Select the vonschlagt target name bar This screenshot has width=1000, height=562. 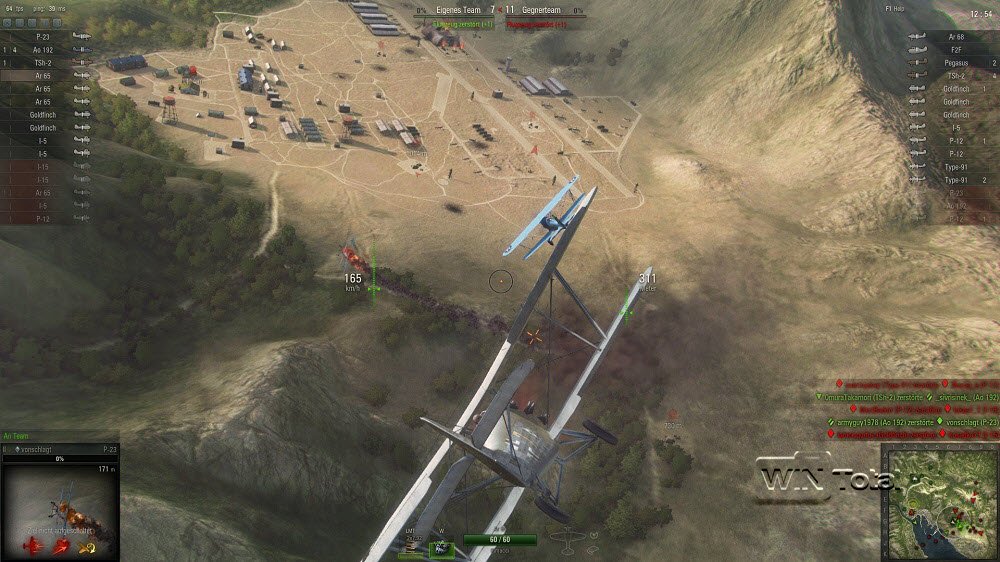60,450
